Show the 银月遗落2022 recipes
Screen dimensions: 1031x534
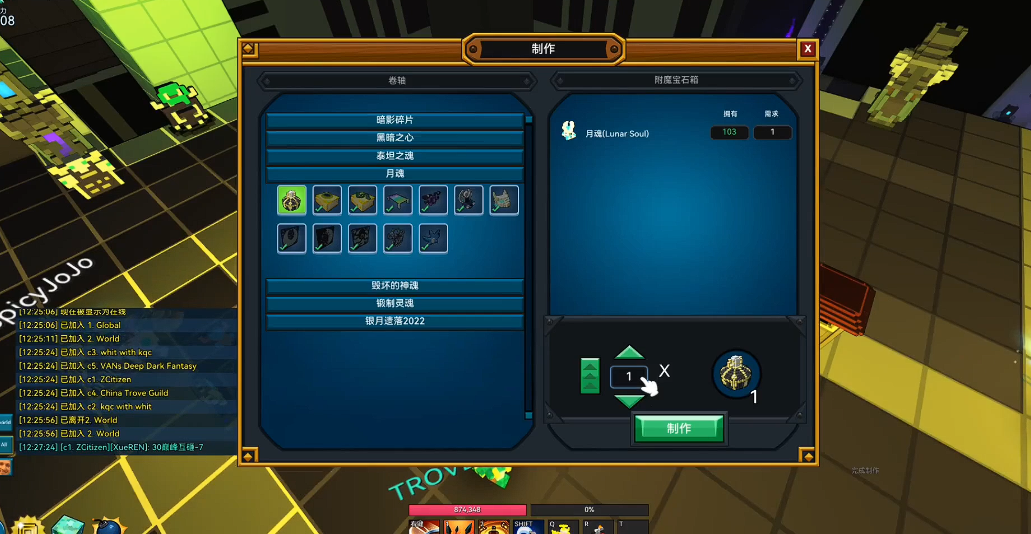[395, 322]
